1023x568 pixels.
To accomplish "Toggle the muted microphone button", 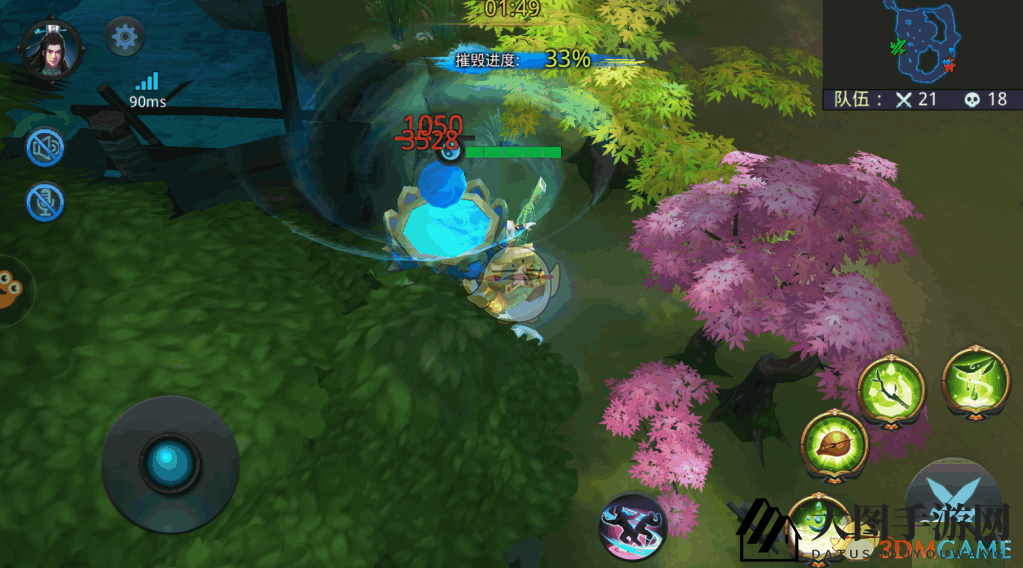I will [45, 202].
